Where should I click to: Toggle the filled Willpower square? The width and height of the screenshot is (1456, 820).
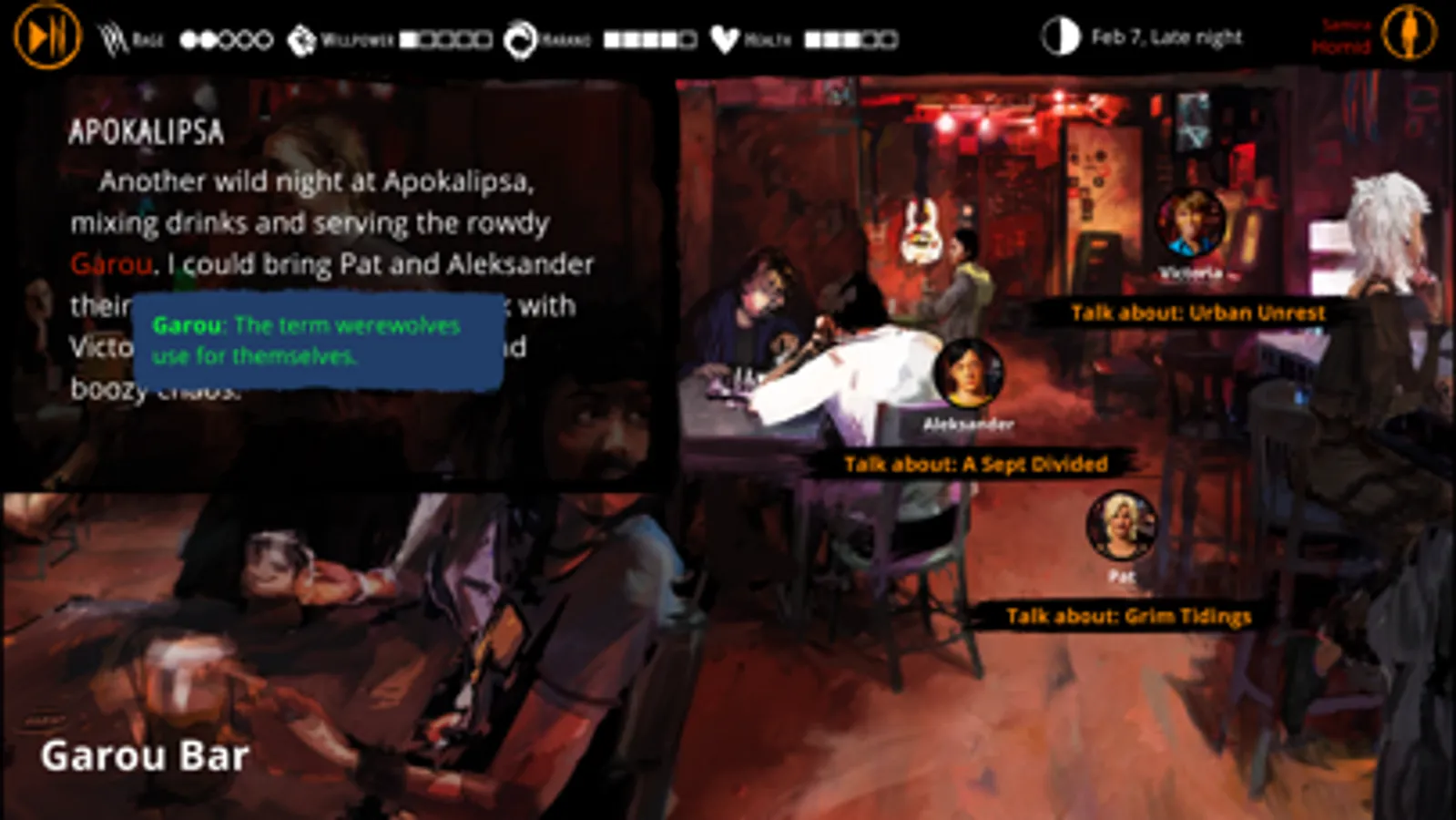tap(409, 39)
